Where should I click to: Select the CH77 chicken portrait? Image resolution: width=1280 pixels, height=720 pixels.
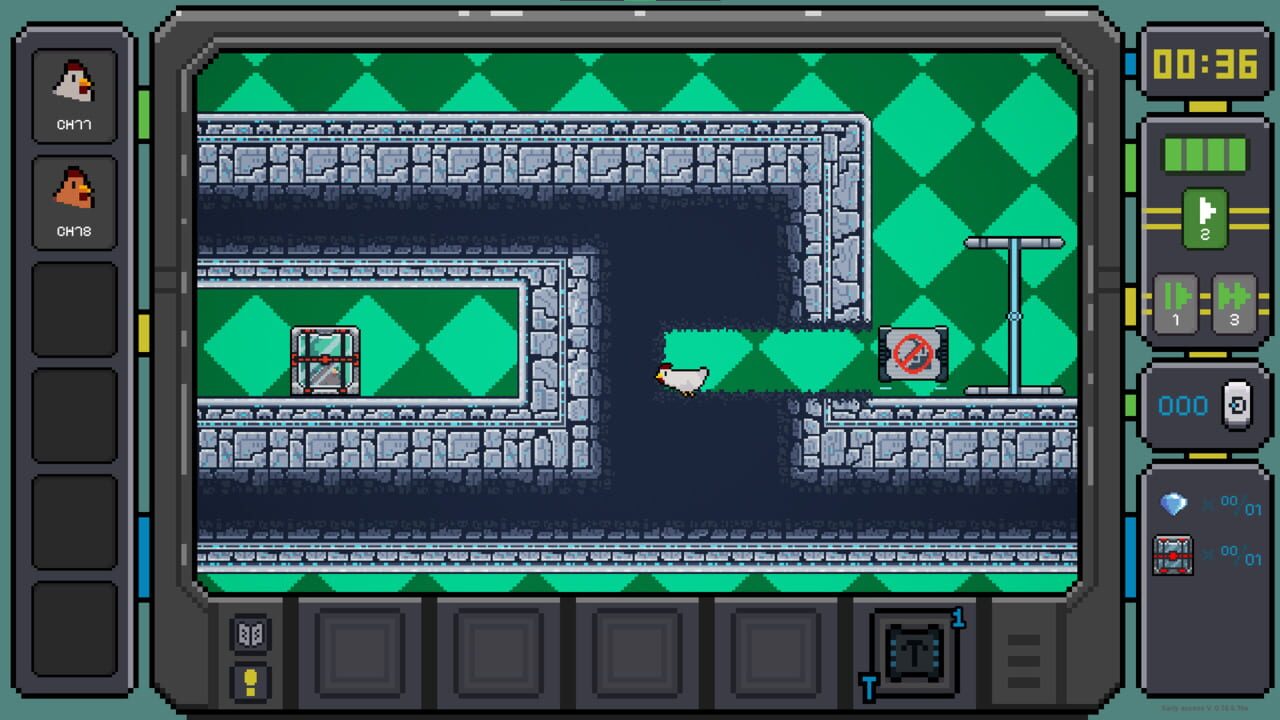(x=74, y=95)
